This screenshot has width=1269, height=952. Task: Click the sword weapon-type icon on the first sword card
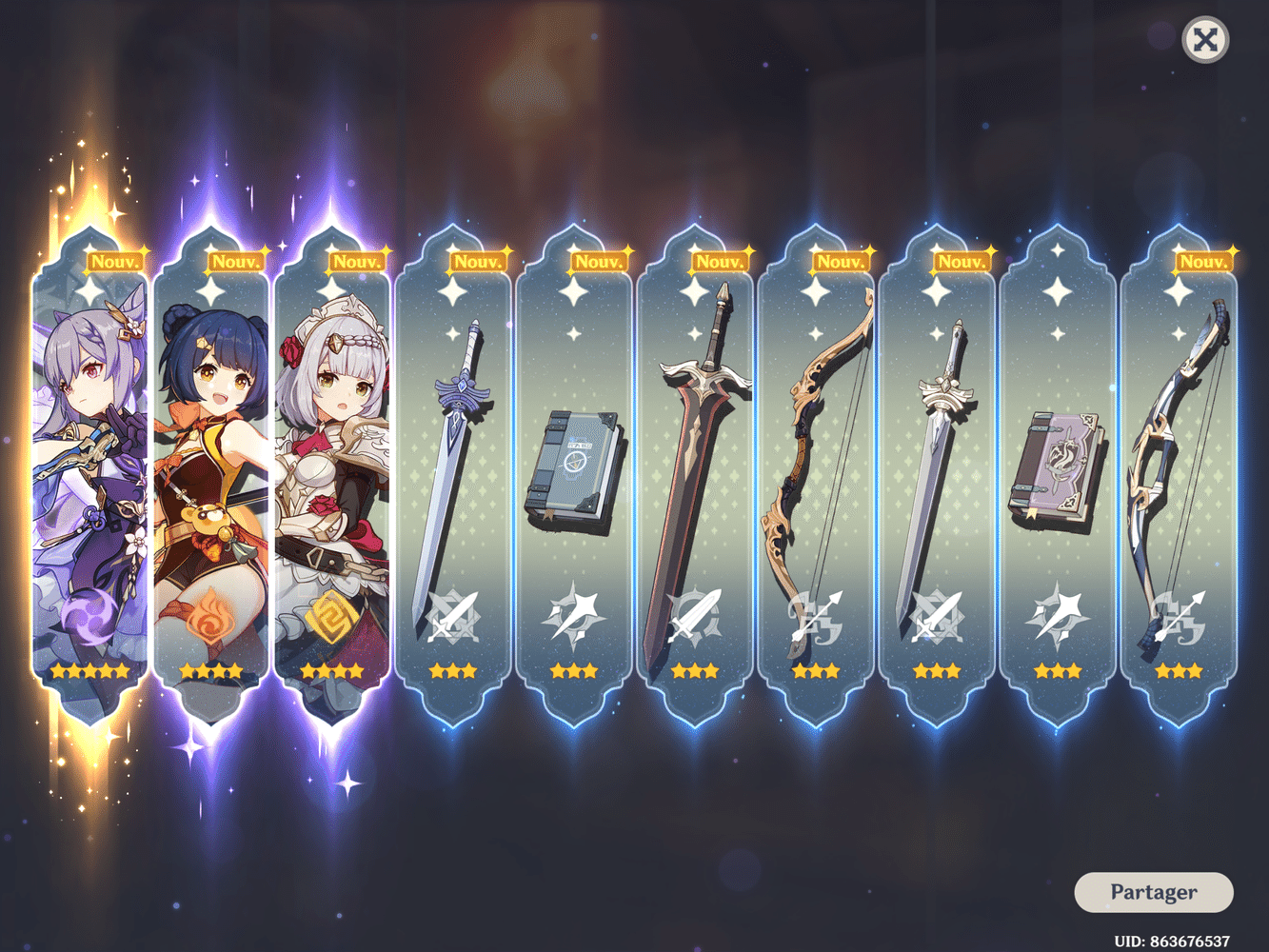tap(454, 614)
